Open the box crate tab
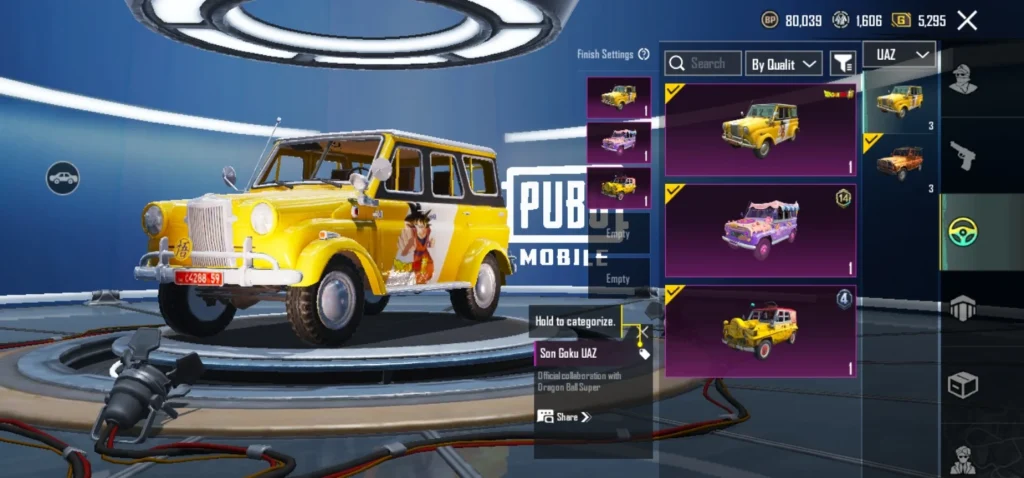The width and height of the screenshot is (1024, 478). coord(963,385)
